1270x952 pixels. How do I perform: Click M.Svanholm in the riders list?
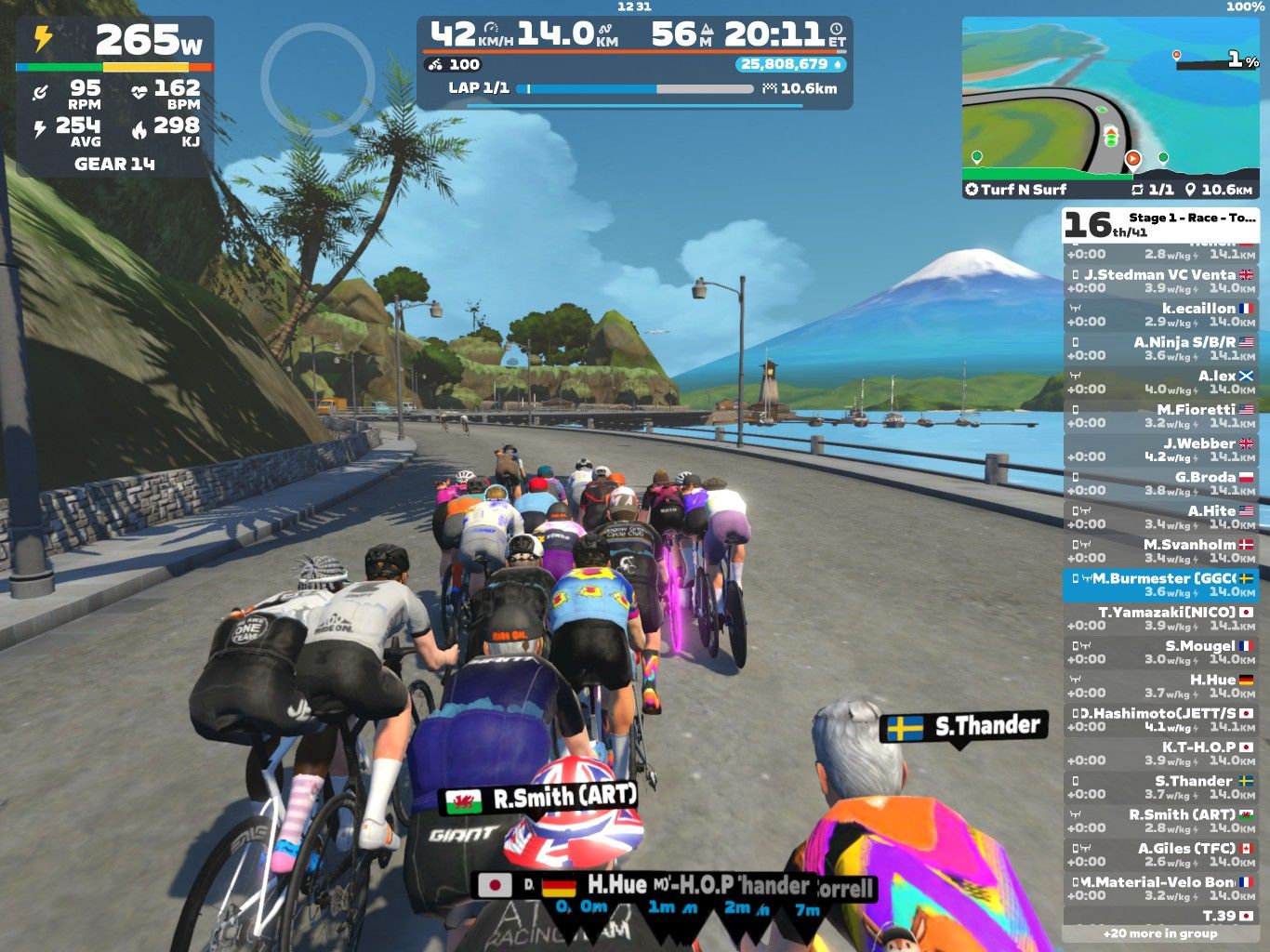point(1160,550)
